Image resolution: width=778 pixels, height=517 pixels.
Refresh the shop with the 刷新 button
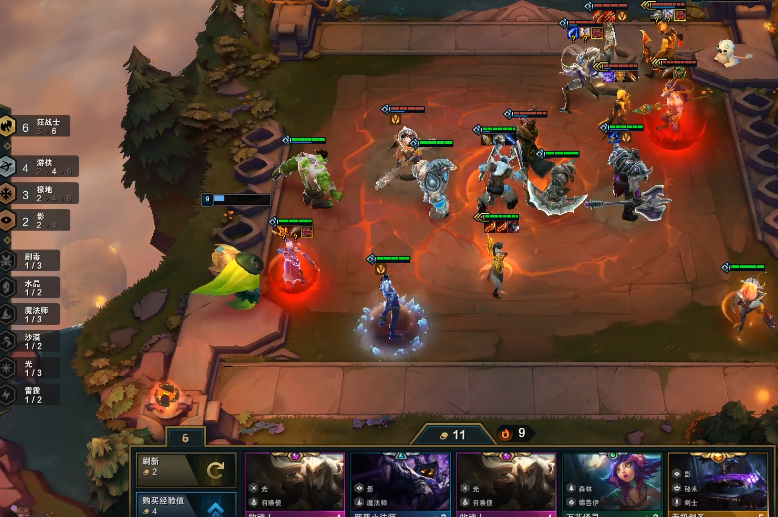pyautogui.click(x=186, y=468)
